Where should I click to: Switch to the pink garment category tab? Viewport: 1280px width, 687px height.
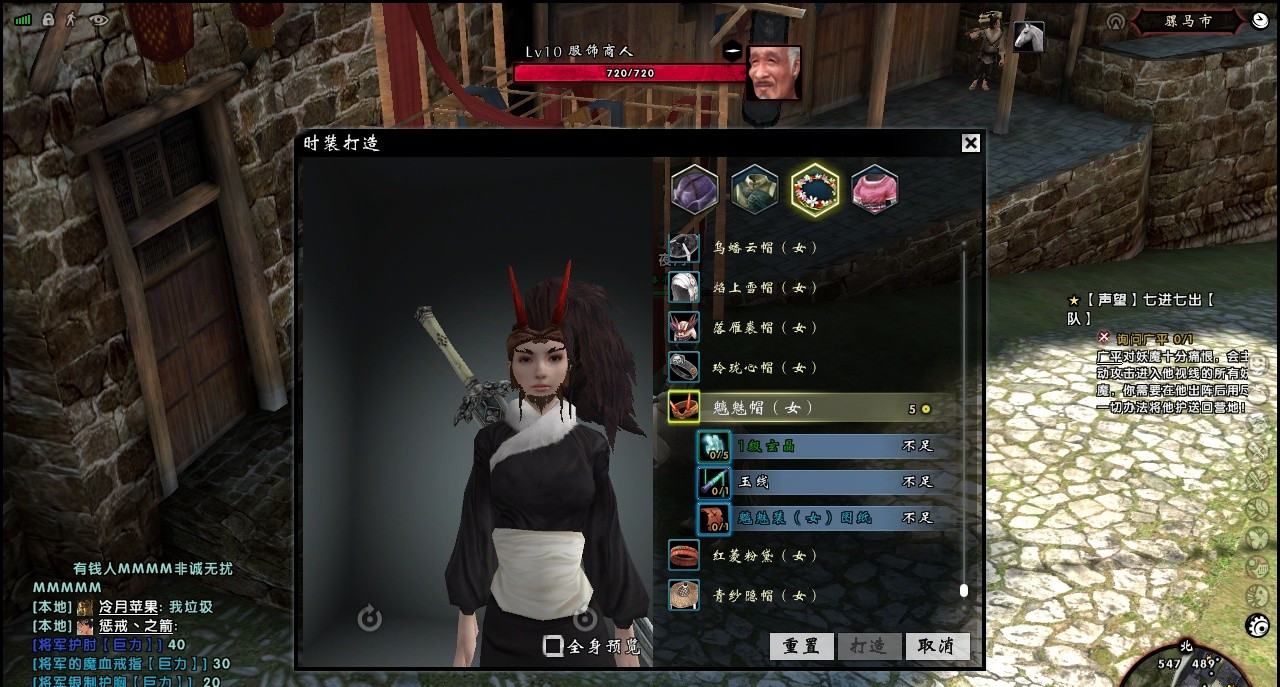click(874, 189)
